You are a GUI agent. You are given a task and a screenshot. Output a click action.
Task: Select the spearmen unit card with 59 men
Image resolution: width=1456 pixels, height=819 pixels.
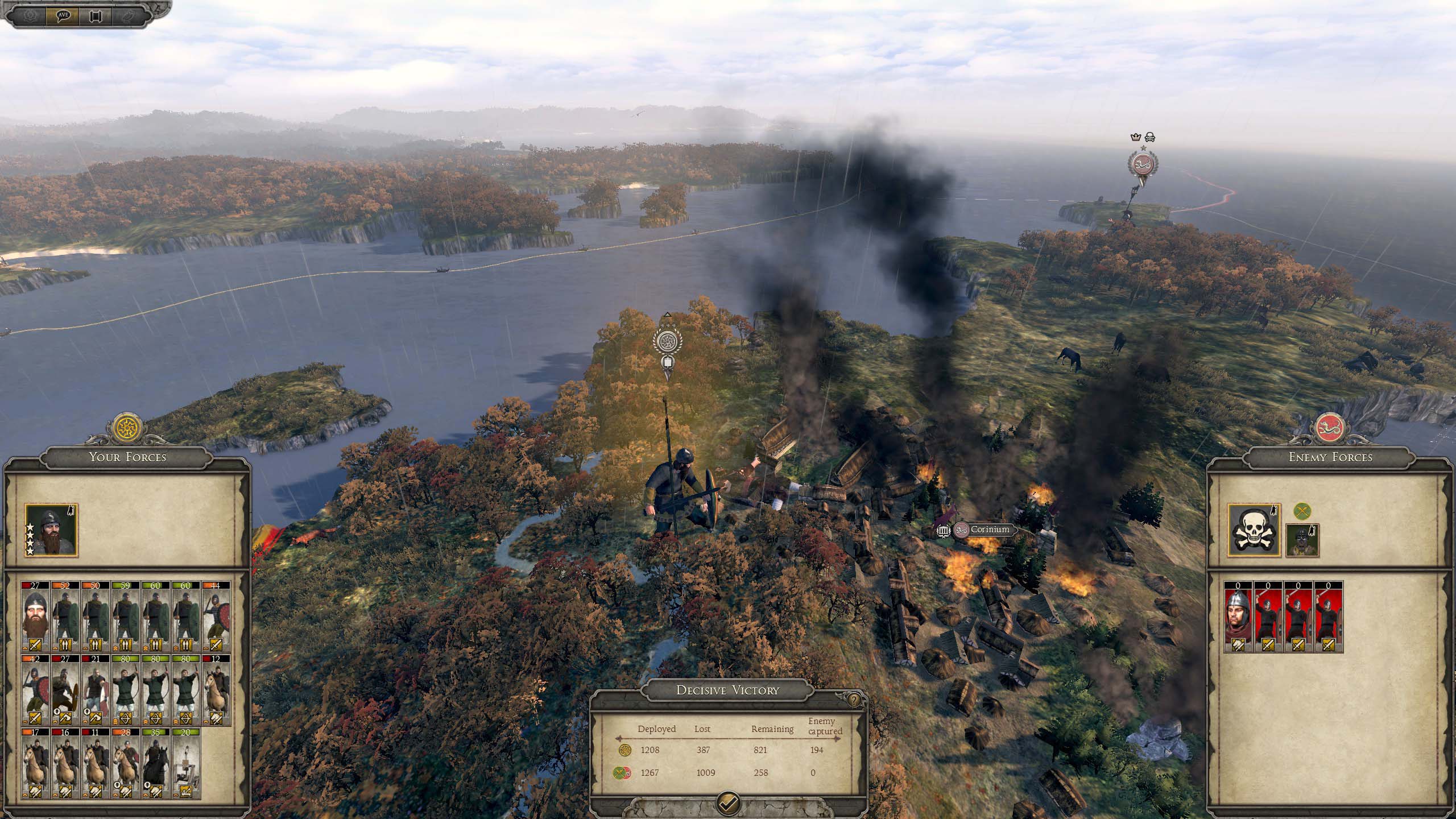coord(126,617)
